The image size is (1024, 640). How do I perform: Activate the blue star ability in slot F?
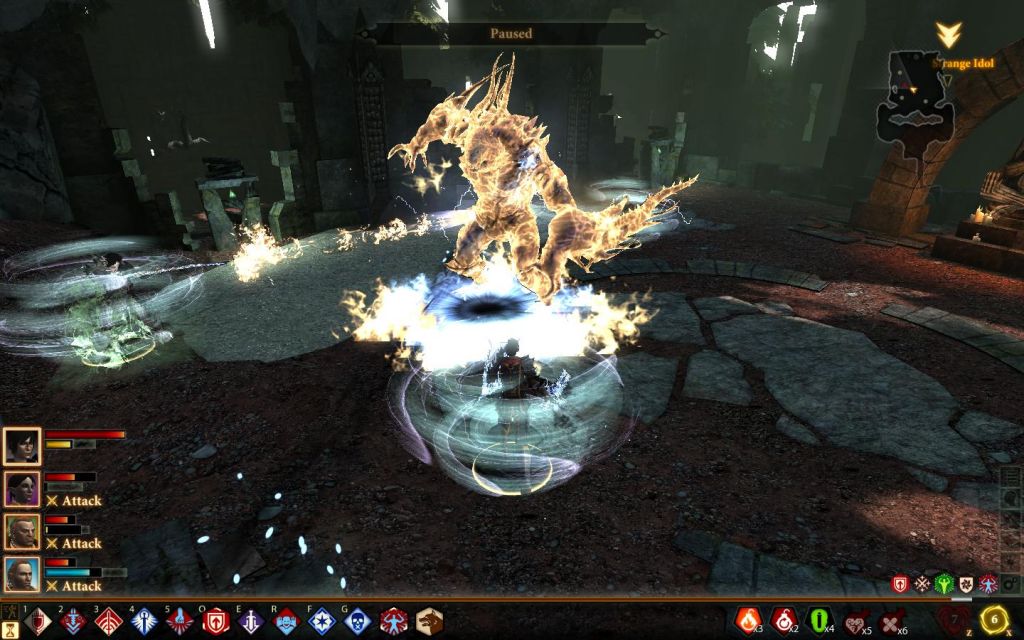pyautogui.click(x=322, y=622)
